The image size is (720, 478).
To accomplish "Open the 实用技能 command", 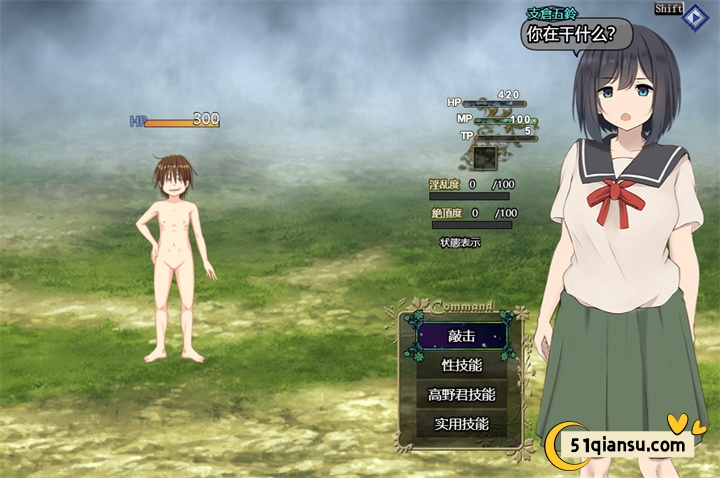I will point(461,424).
